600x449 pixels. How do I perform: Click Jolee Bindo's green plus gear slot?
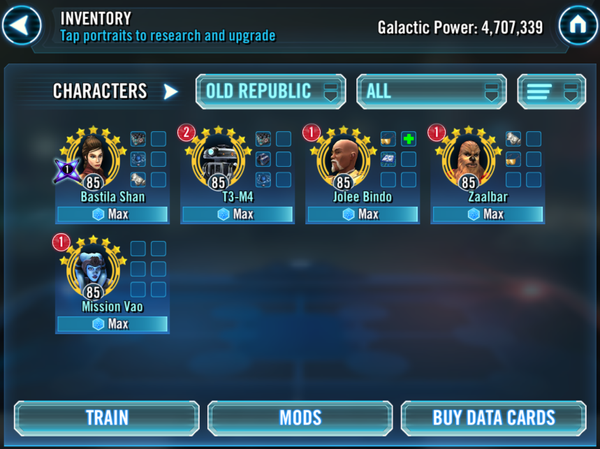click(x=408, y=139)
